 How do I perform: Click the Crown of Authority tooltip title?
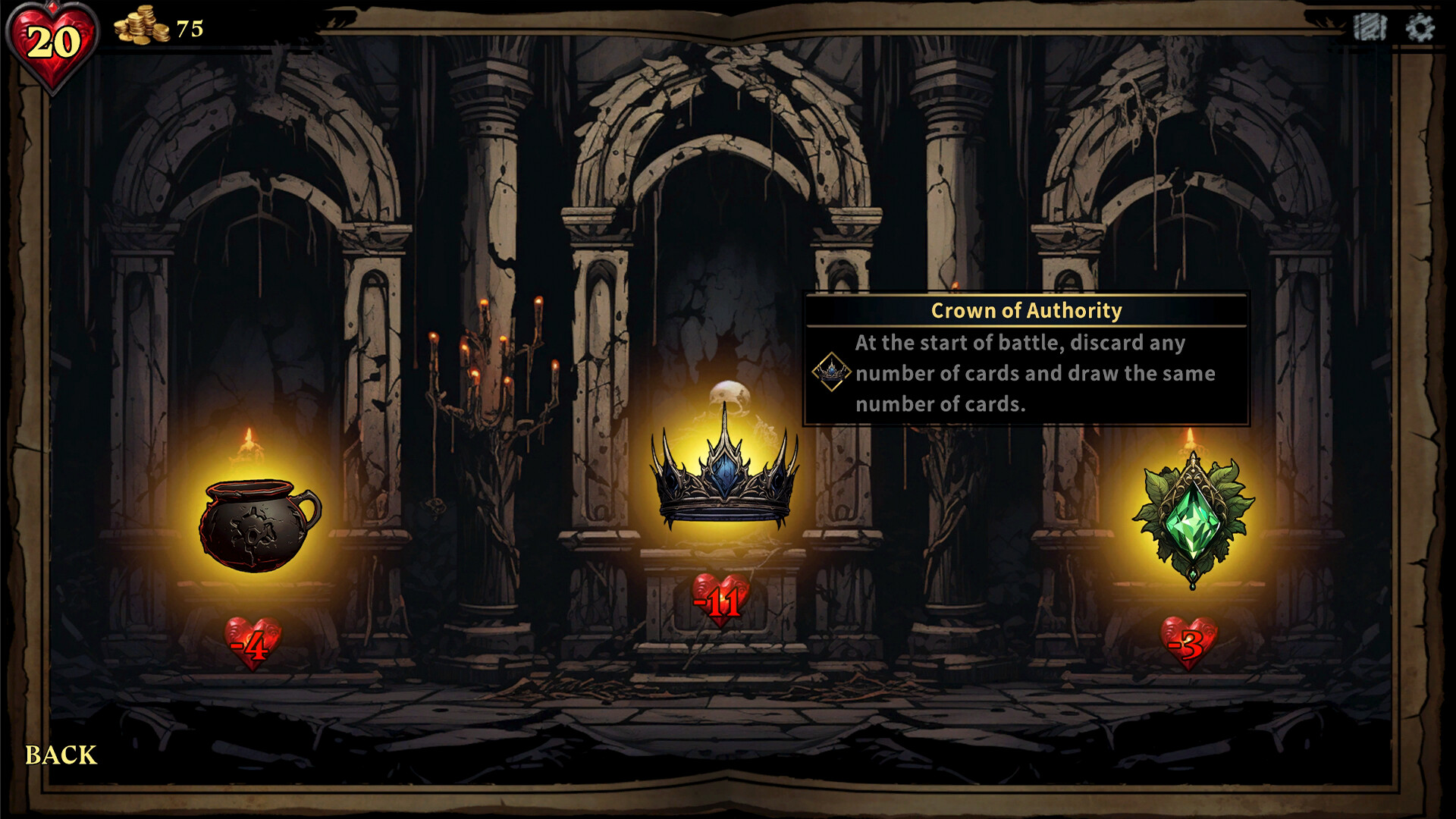(x=1025, y=310)
